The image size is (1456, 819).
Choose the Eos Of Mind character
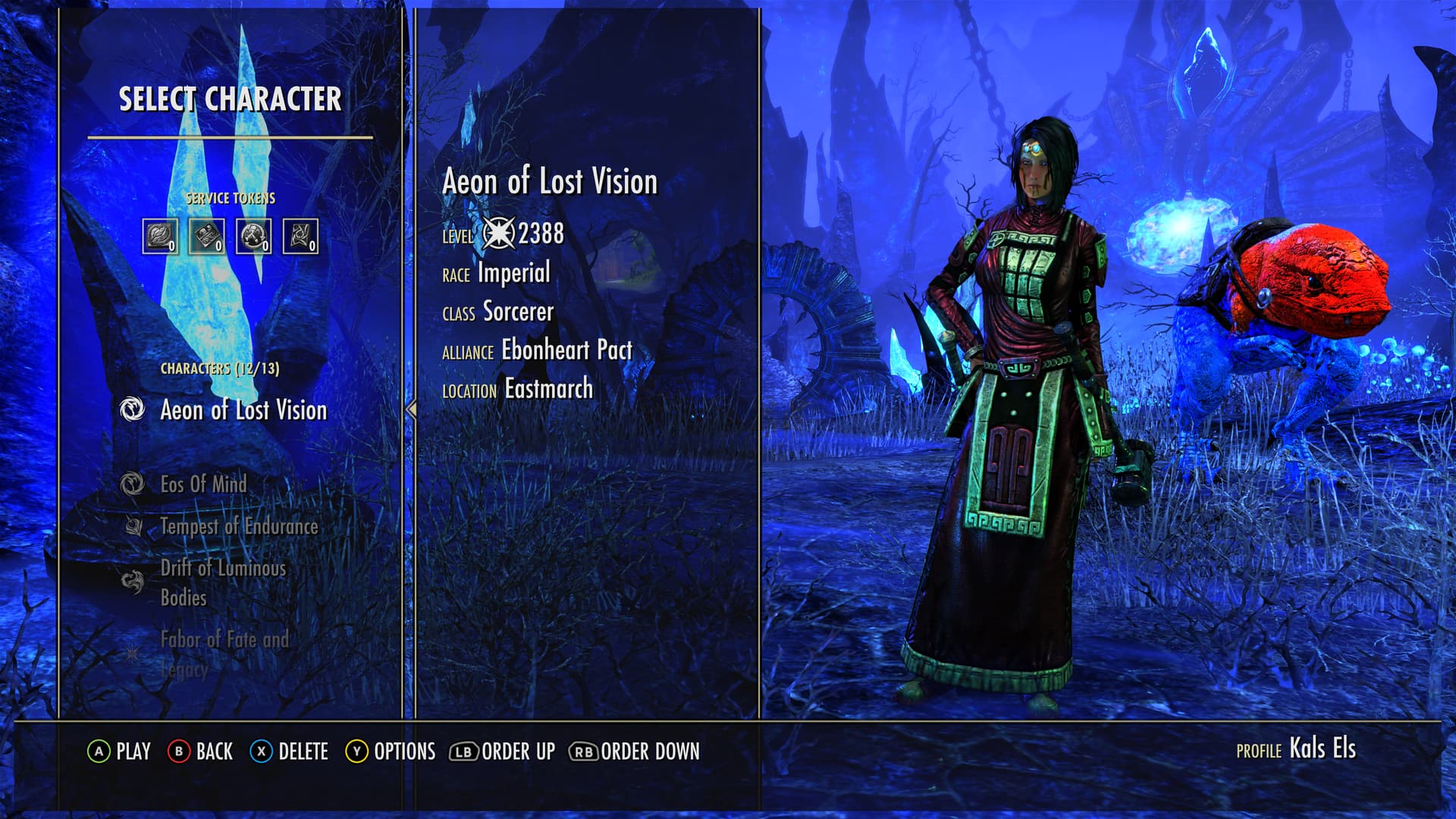[x=203, y=484]
